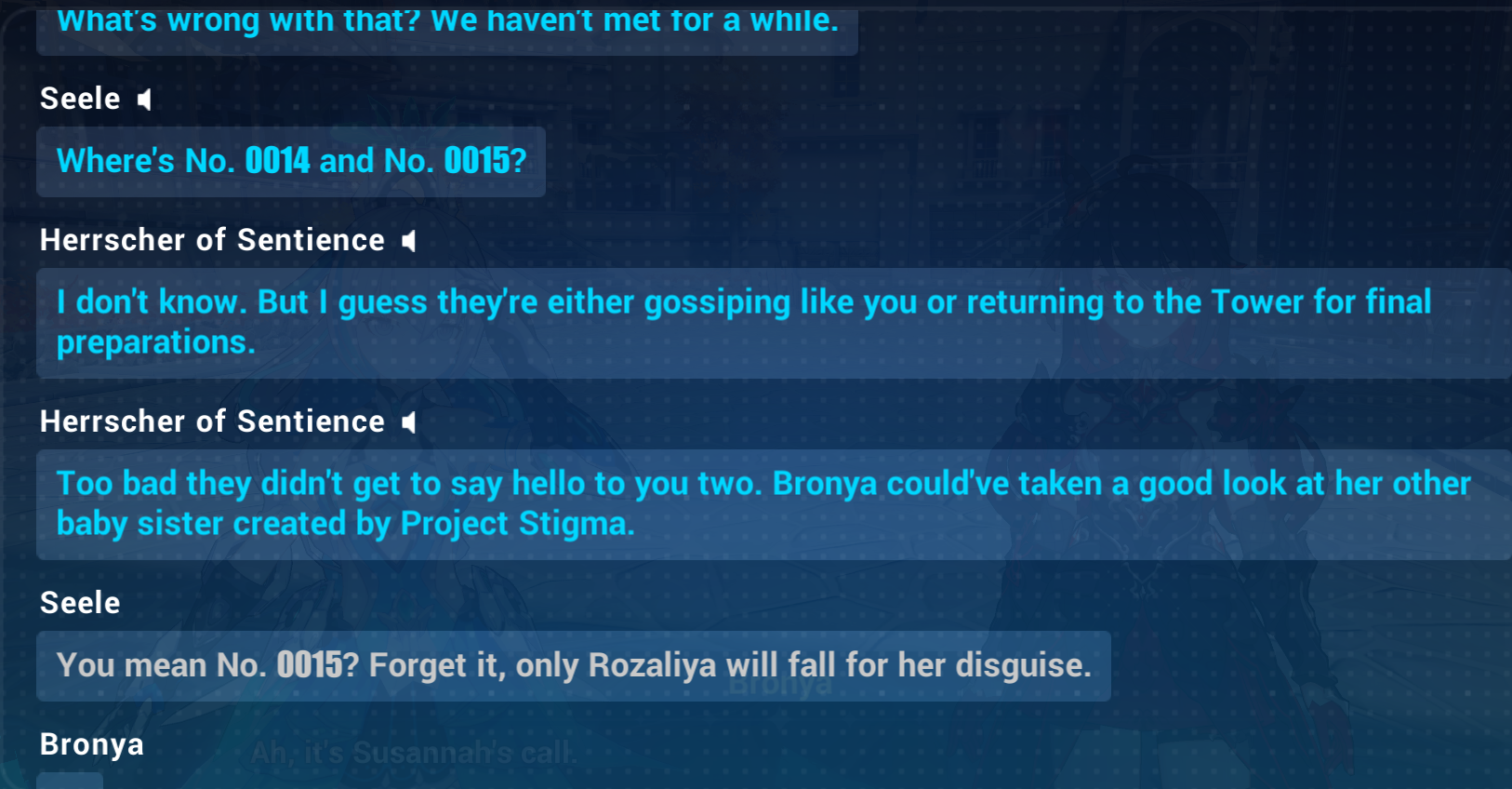Click the voice icon next to the top Seele name
The width and height of the screenshot is (1512, 789).
coord(143,99)
